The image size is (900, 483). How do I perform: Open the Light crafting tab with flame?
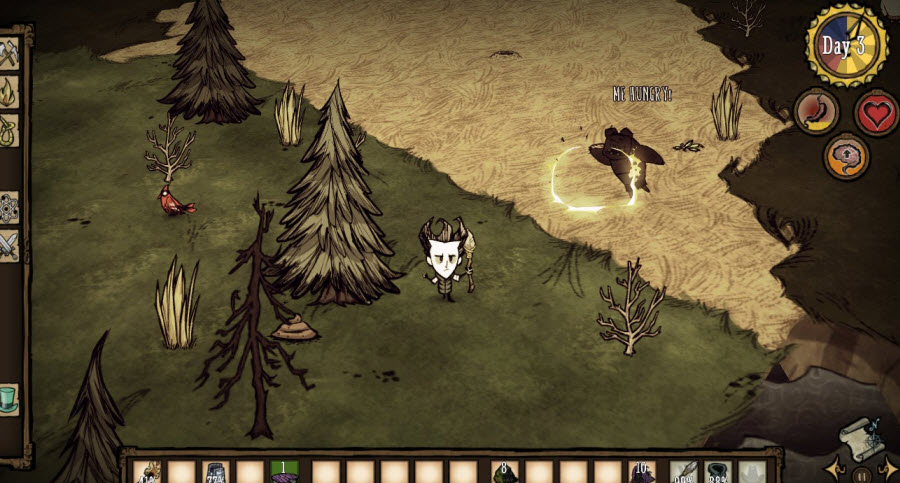(9, 92)
